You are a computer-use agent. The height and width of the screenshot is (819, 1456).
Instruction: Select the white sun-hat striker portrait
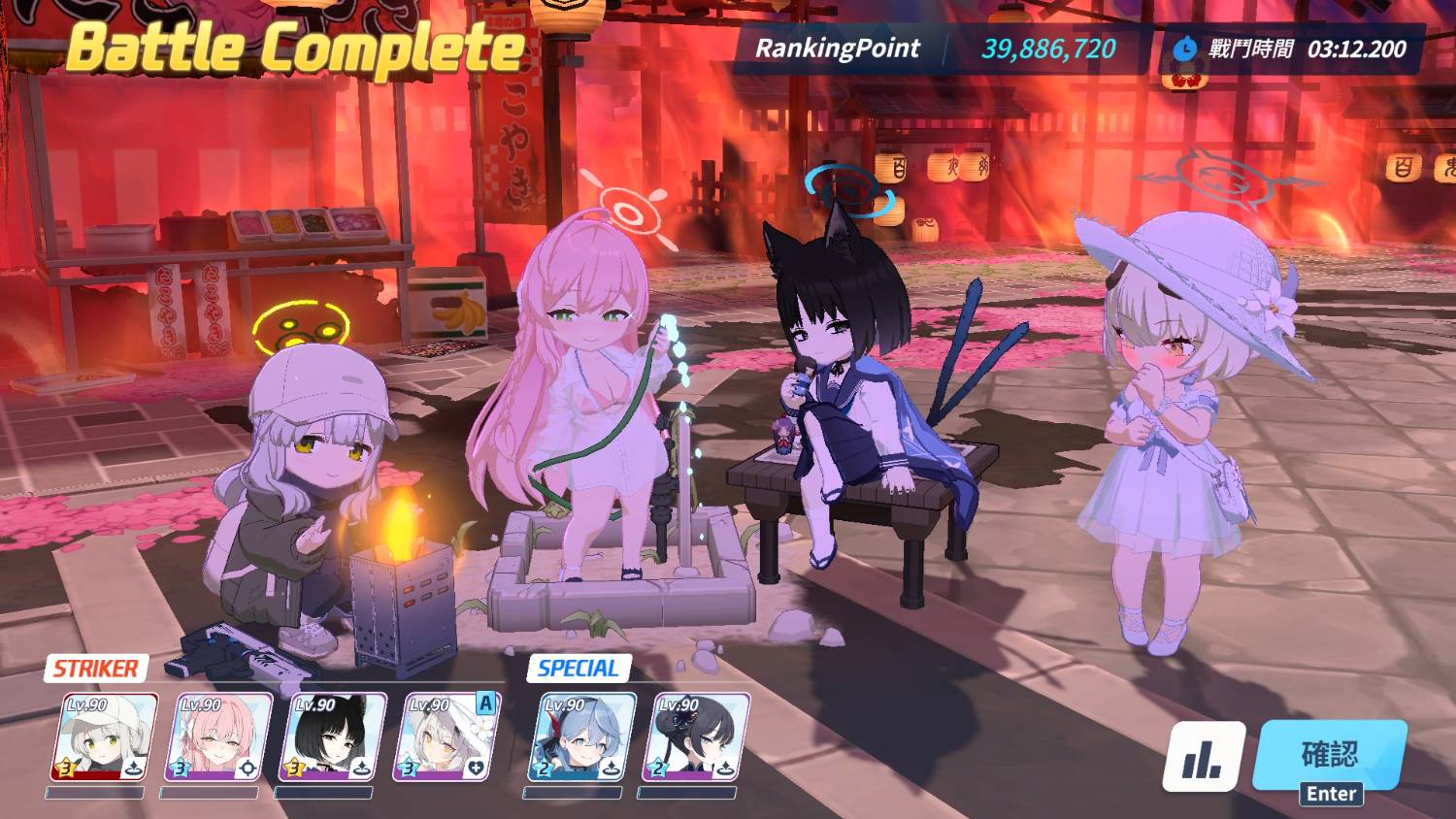(x=447, y=737)
